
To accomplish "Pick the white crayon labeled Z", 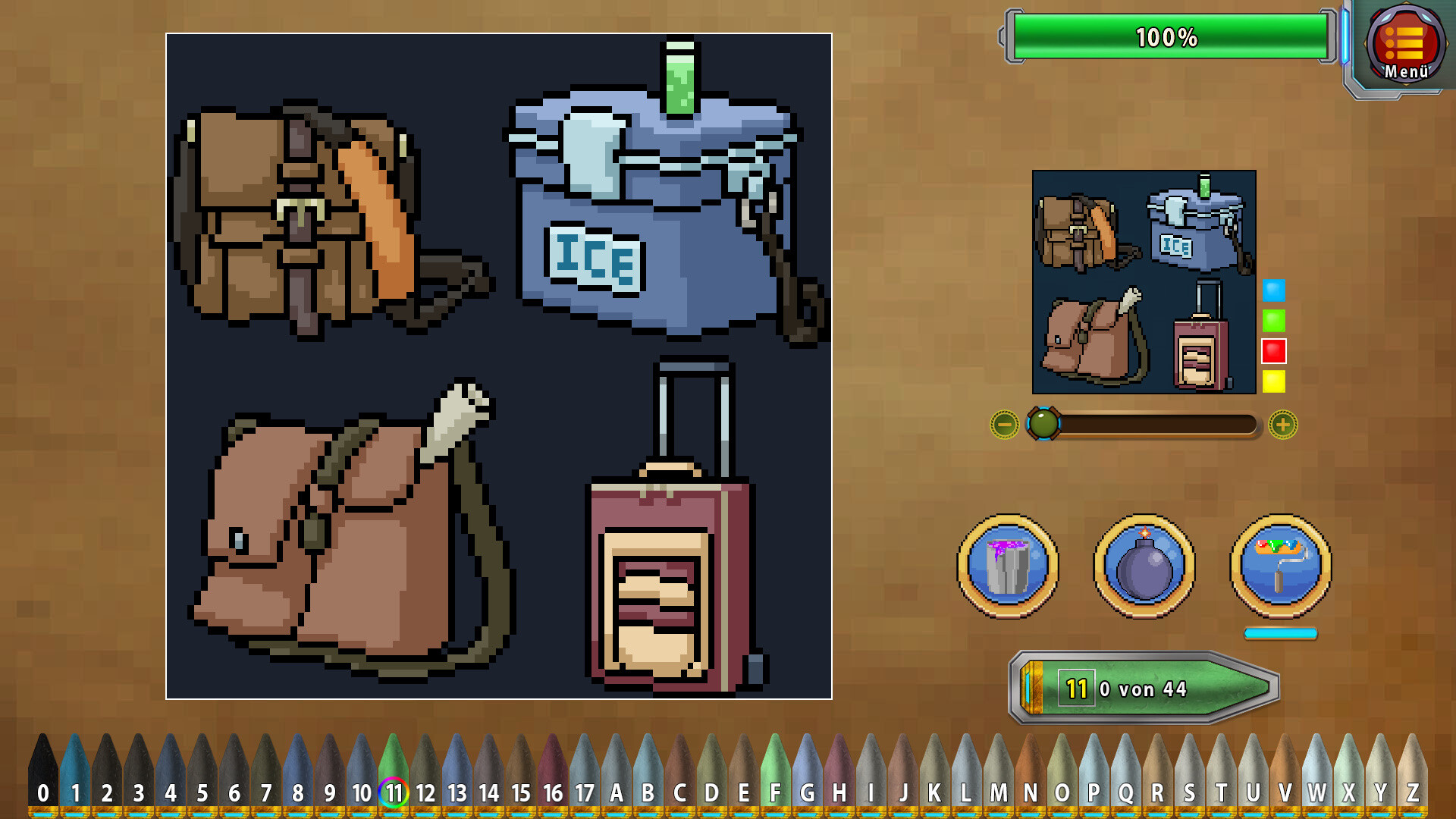I will [1411, 792].
